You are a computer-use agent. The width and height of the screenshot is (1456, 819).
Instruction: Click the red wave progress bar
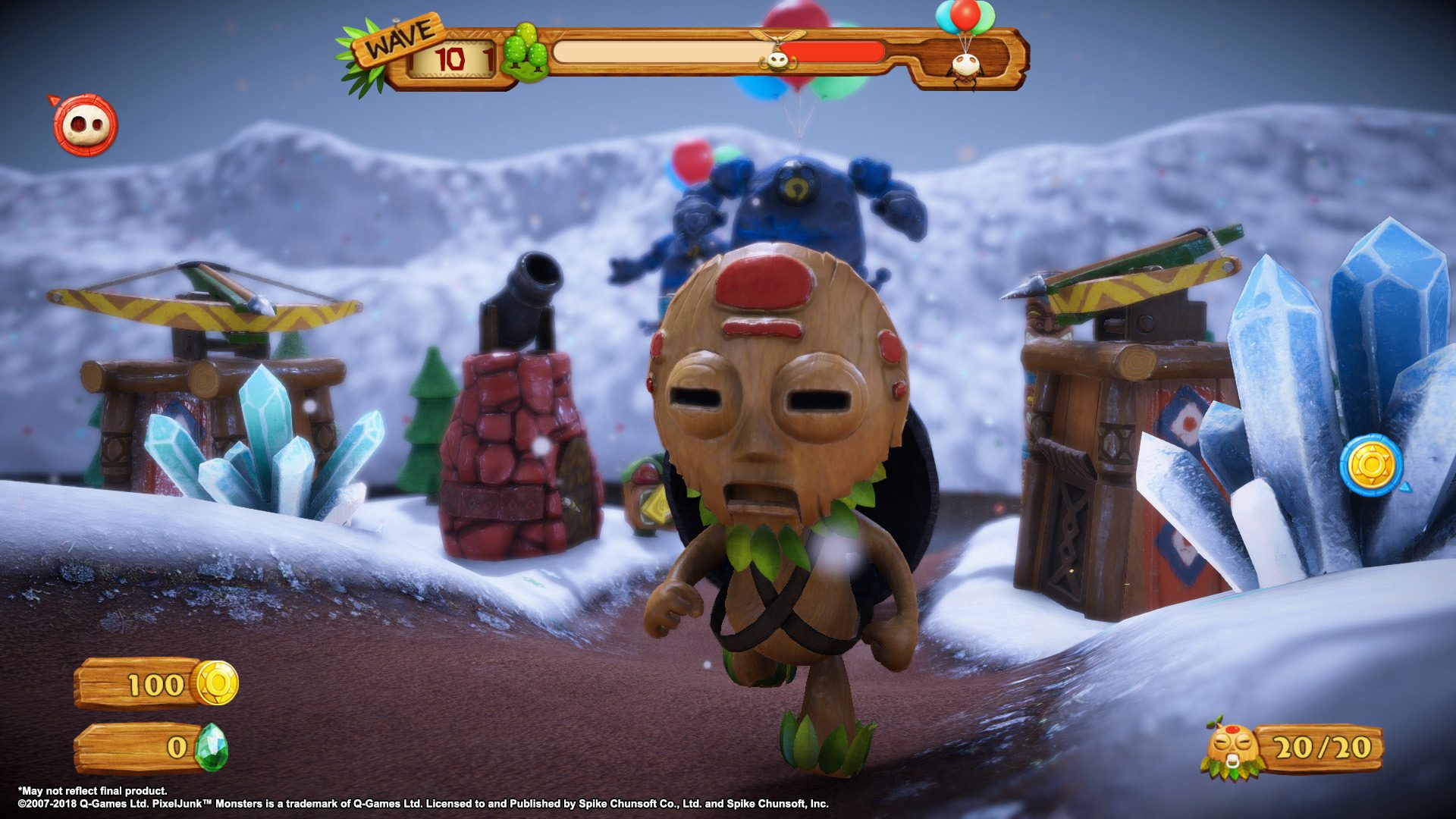pyautogui.click(x=834, y=53)
